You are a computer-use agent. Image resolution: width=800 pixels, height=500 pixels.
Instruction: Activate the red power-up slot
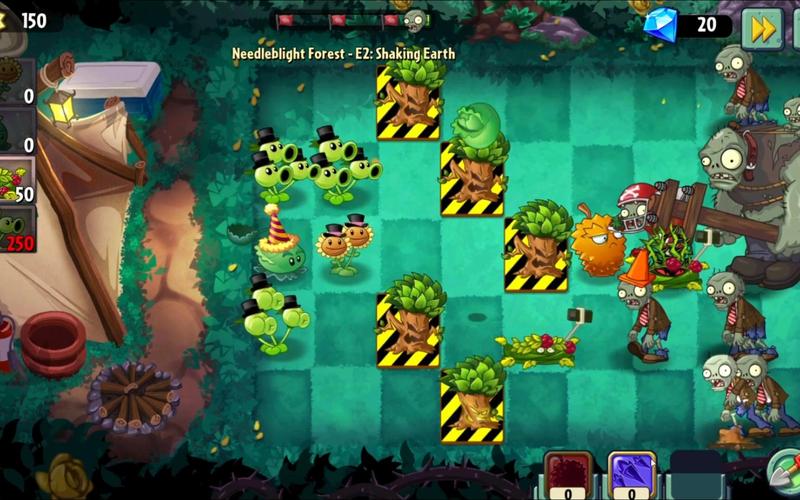568,474
